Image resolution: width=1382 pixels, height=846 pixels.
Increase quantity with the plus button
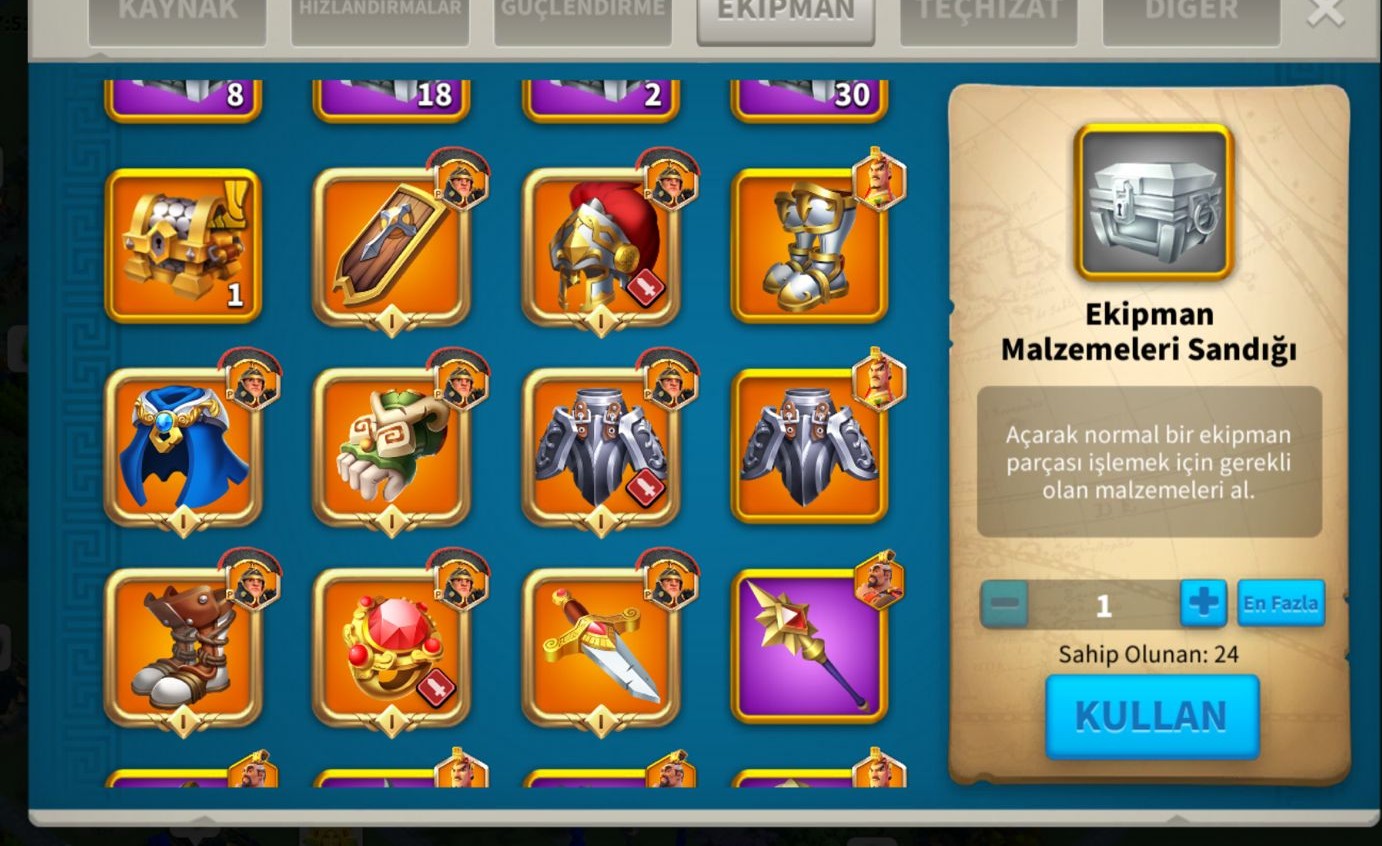1203,603
